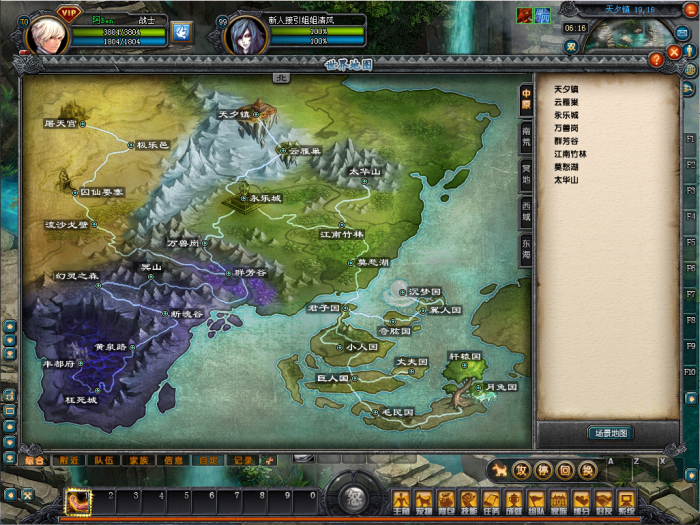Select the white-haired player portrait
The width and height of the screenshot is (700, 525).
coord(46,35)
